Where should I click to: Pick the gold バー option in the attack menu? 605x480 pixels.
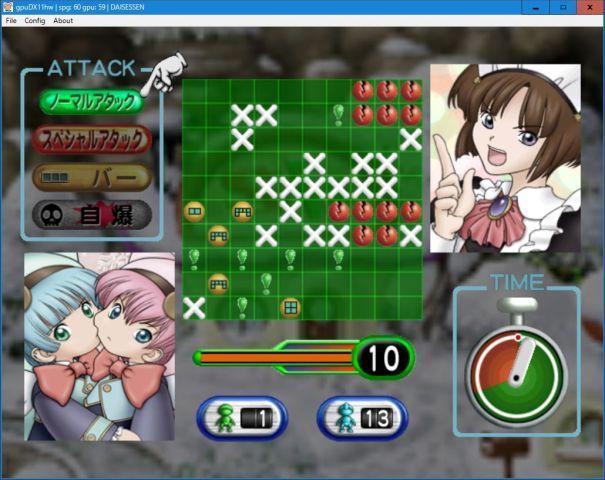tap(92, 177)
